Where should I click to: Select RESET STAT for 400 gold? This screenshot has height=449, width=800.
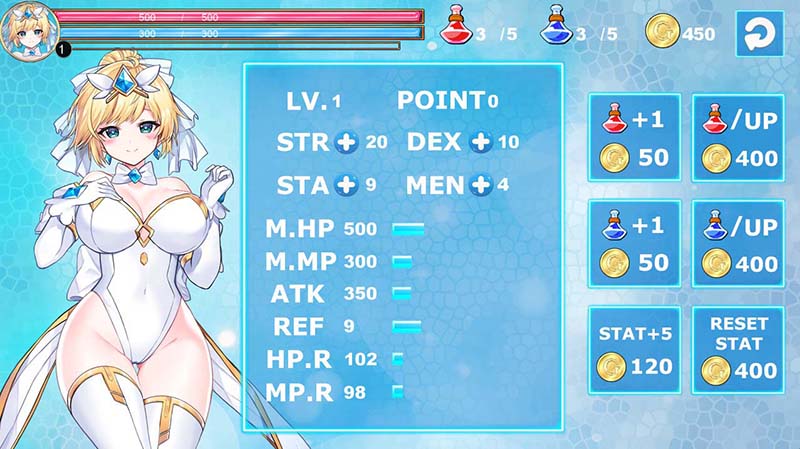point(742,349)
